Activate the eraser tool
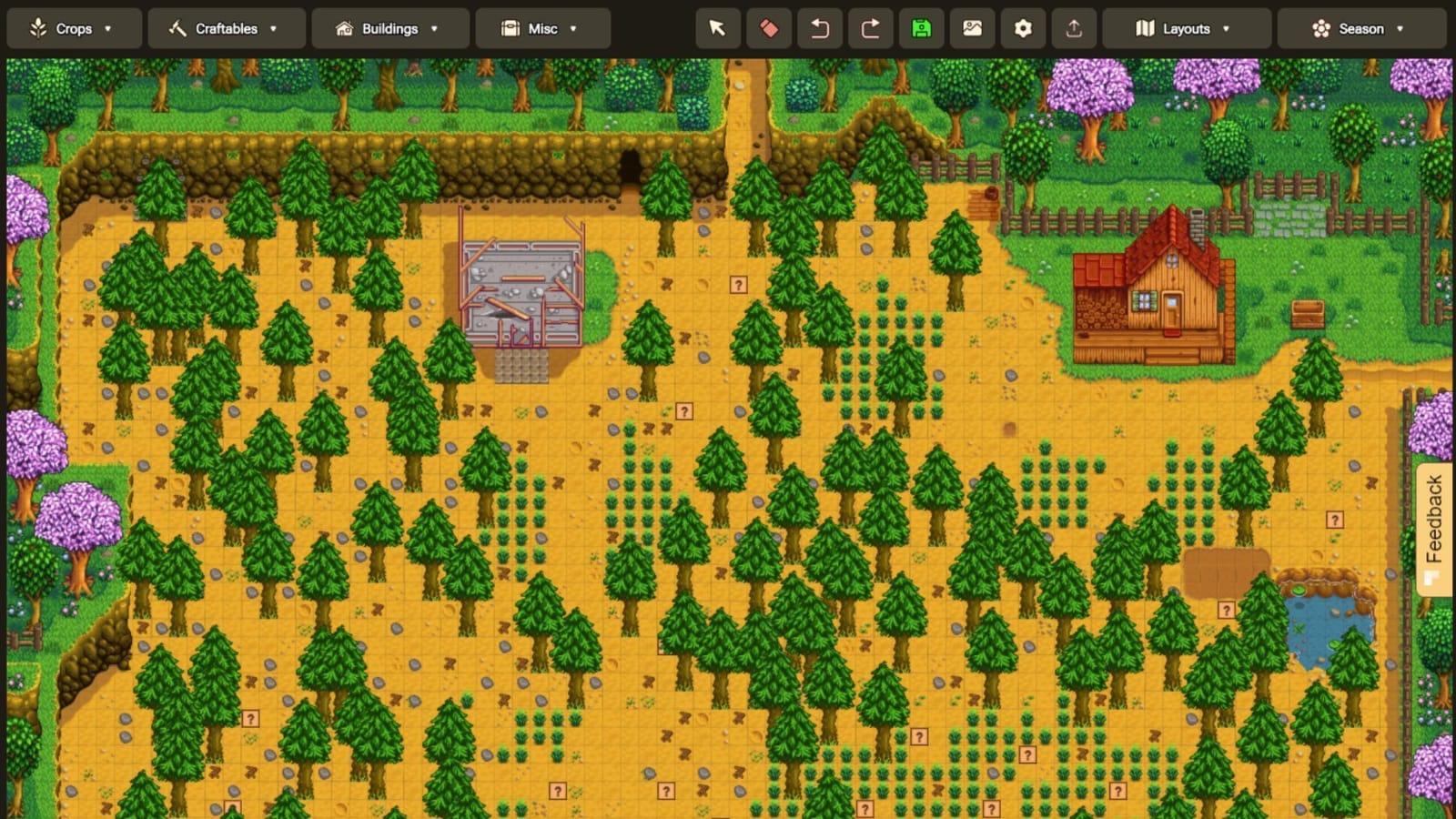Screen dimensions: 1456x819 pyautogui.click(x=769, y=28)
